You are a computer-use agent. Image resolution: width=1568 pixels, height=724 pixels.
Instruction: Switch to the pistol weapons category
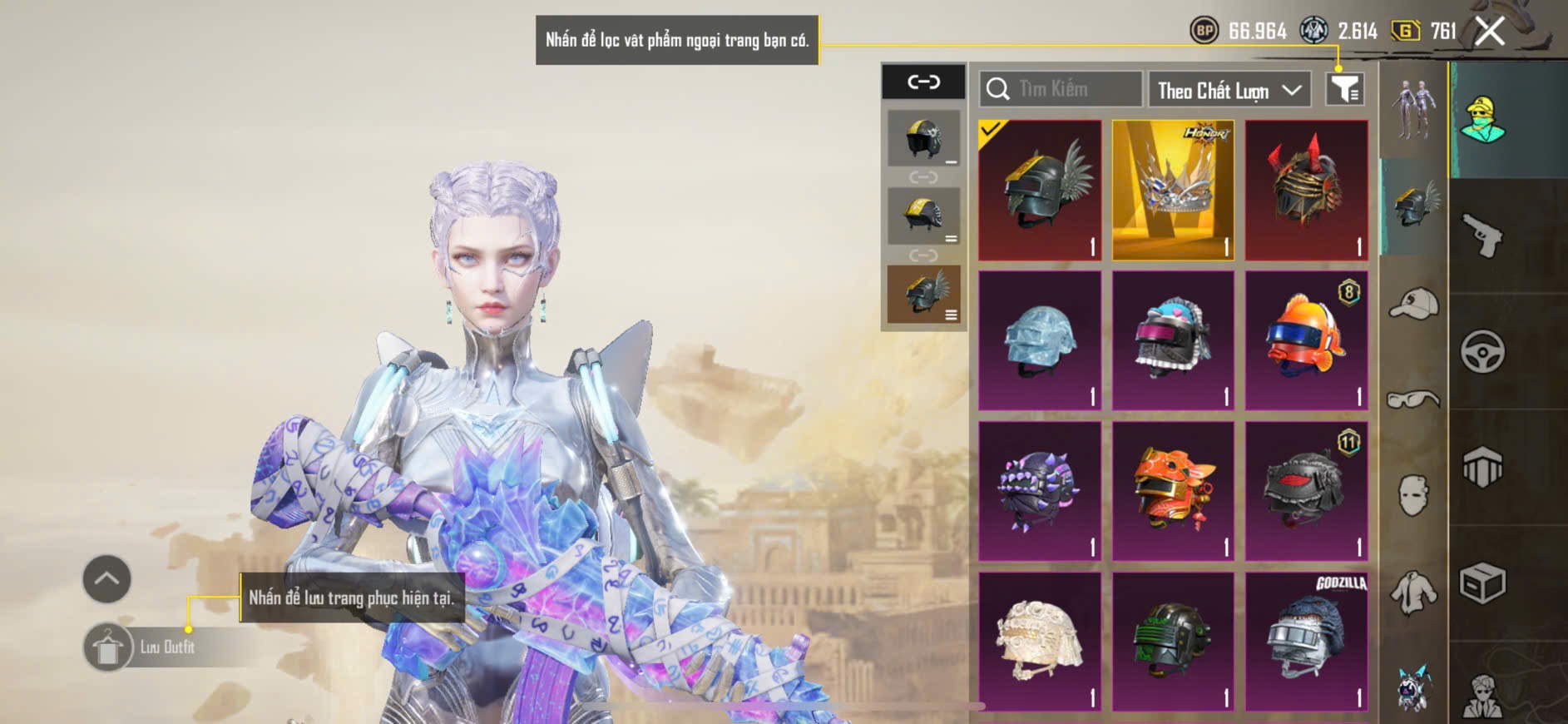tap(1483, 236)
